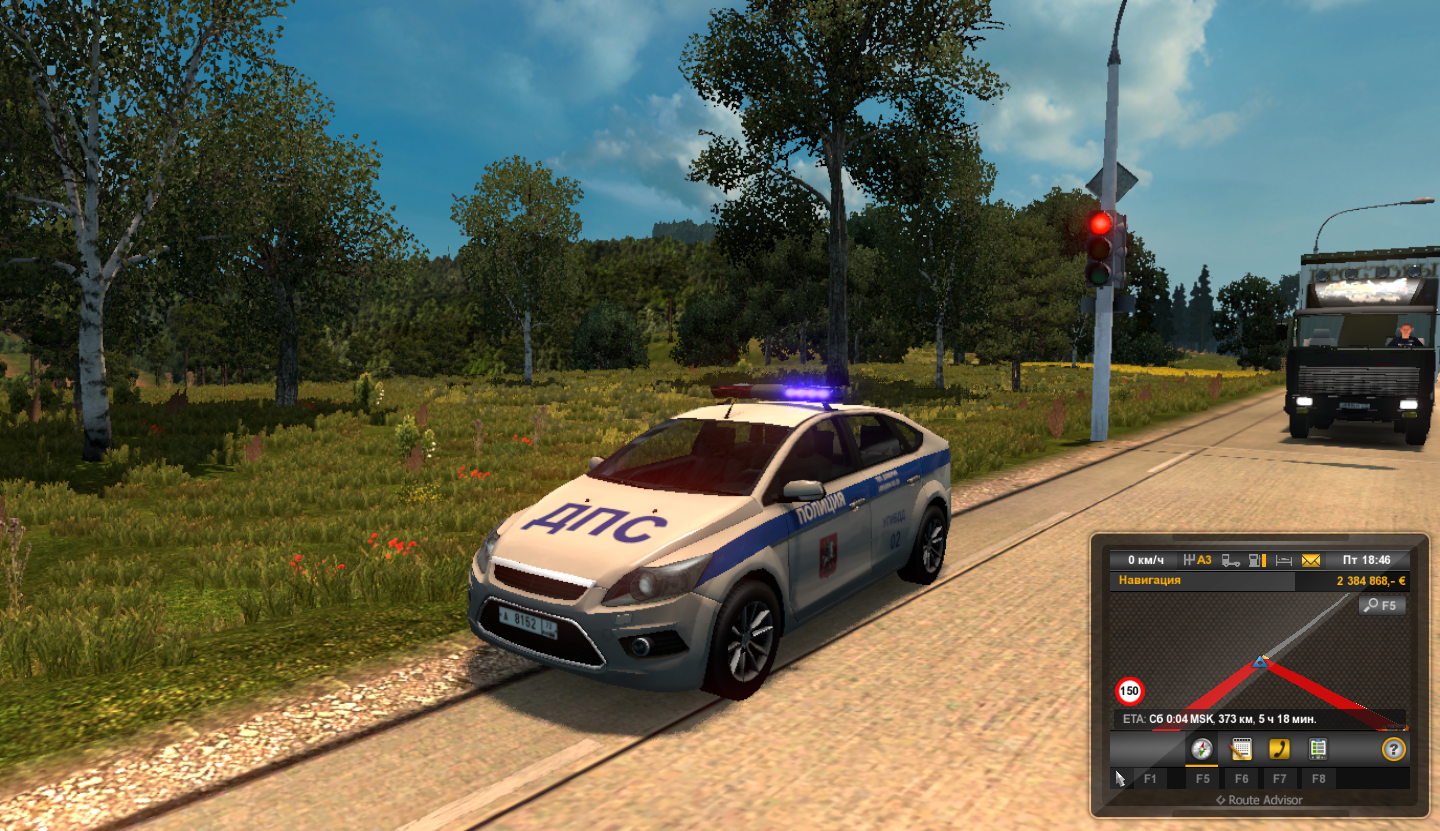Click the question mark help button
This screenshot has height=831, width=1440.
(x=1393, y=749)
